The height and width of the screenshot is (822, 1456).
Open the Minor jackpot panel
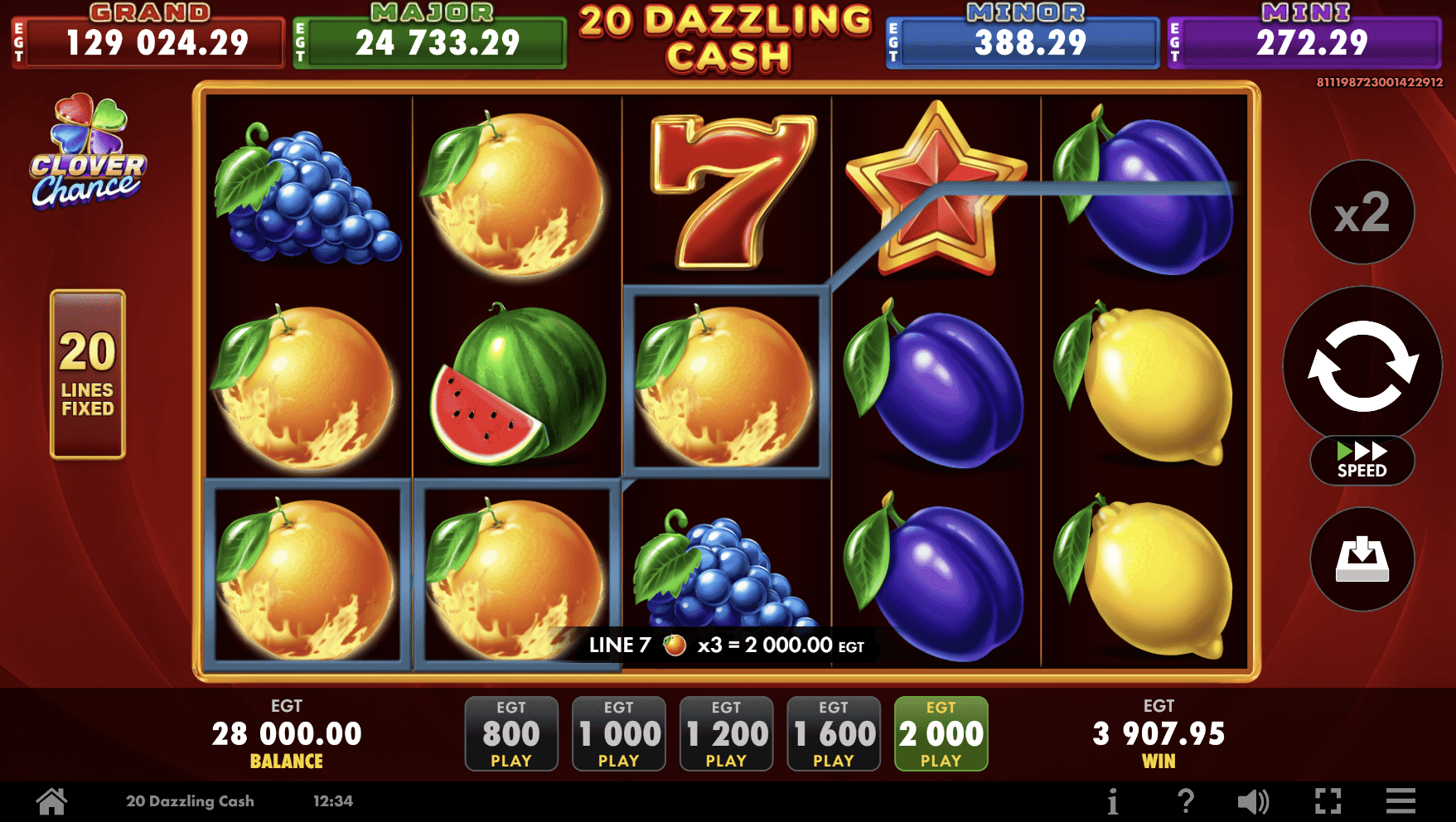1021,37
